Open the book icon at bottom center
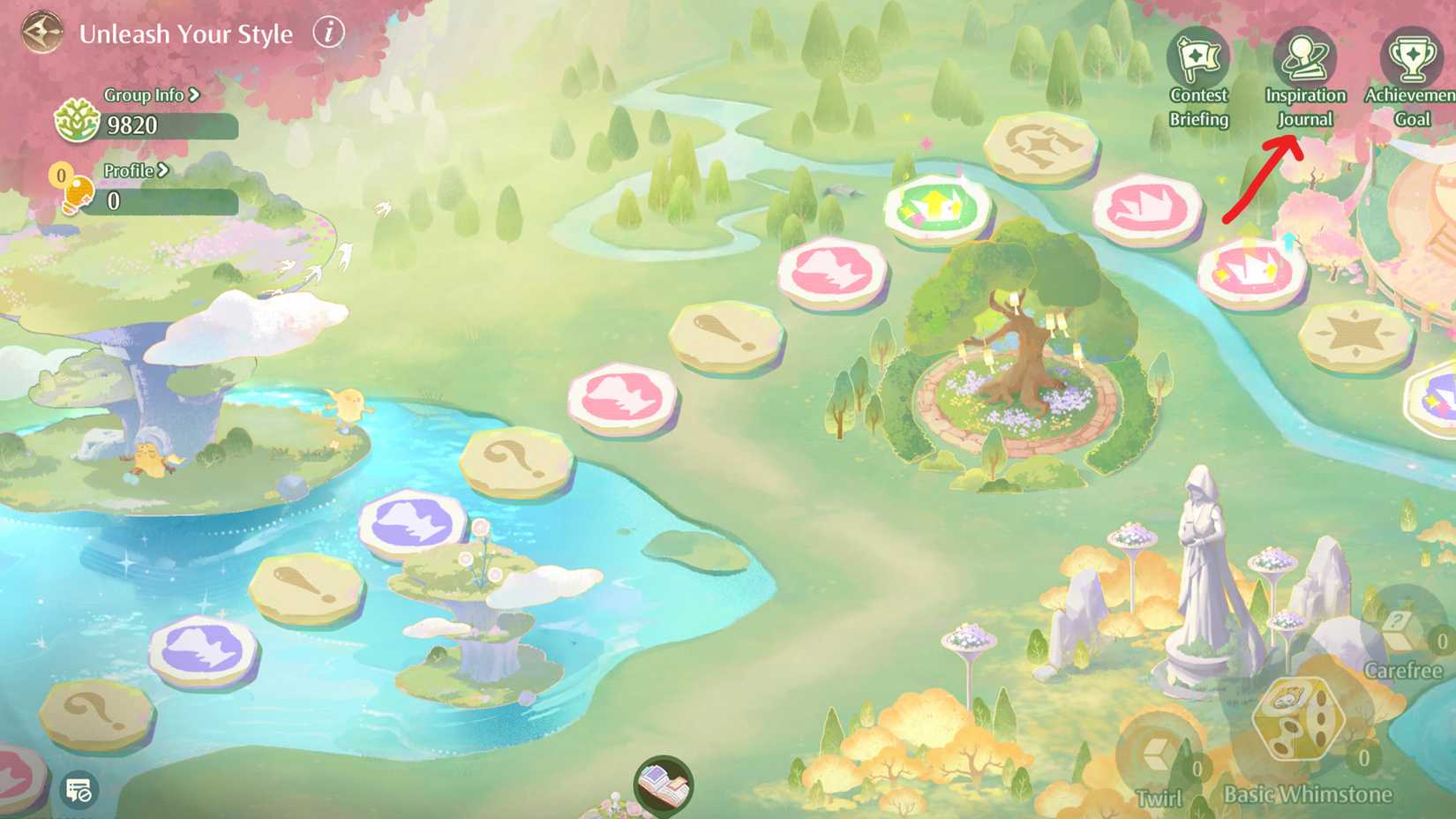Viewport: 1456px width, 819px height. 662,785
